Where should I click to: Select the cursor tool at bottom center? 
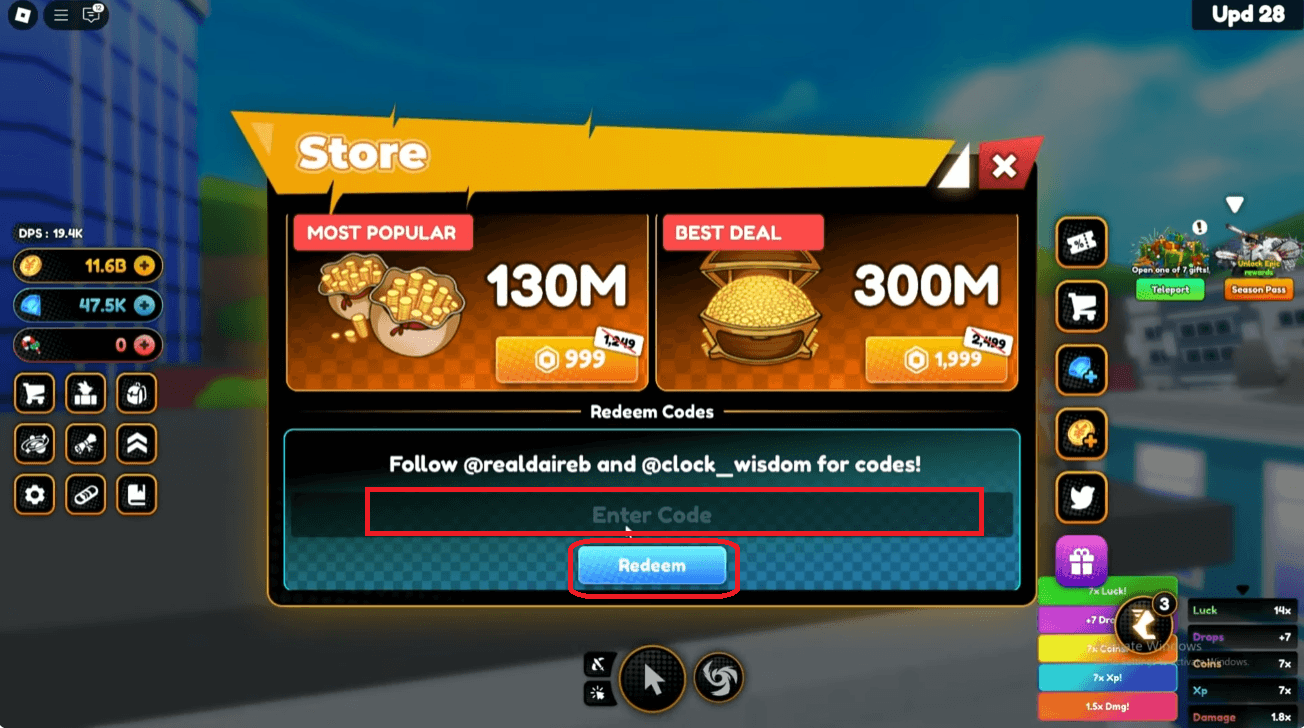click(x=653, y=679)
